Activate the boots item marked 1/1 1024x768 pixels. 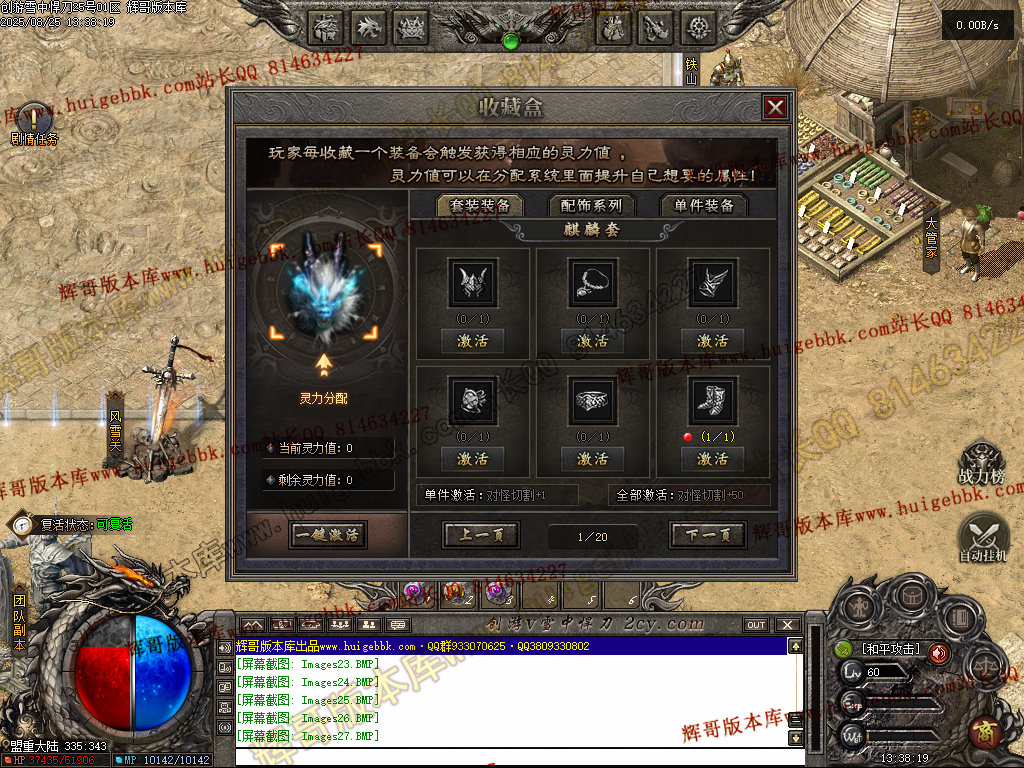tap(713, 459)
